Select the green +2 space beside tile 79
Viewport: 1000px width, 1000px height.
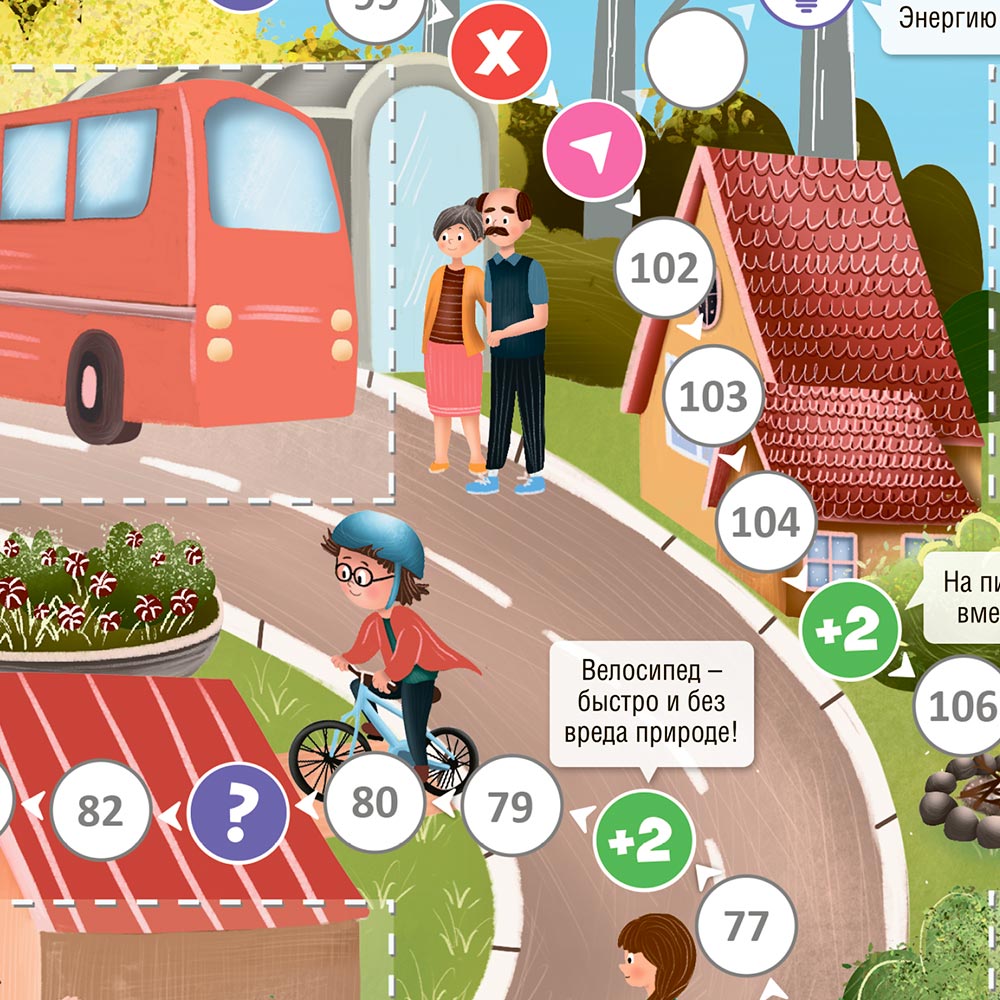(x=644, y=841)
